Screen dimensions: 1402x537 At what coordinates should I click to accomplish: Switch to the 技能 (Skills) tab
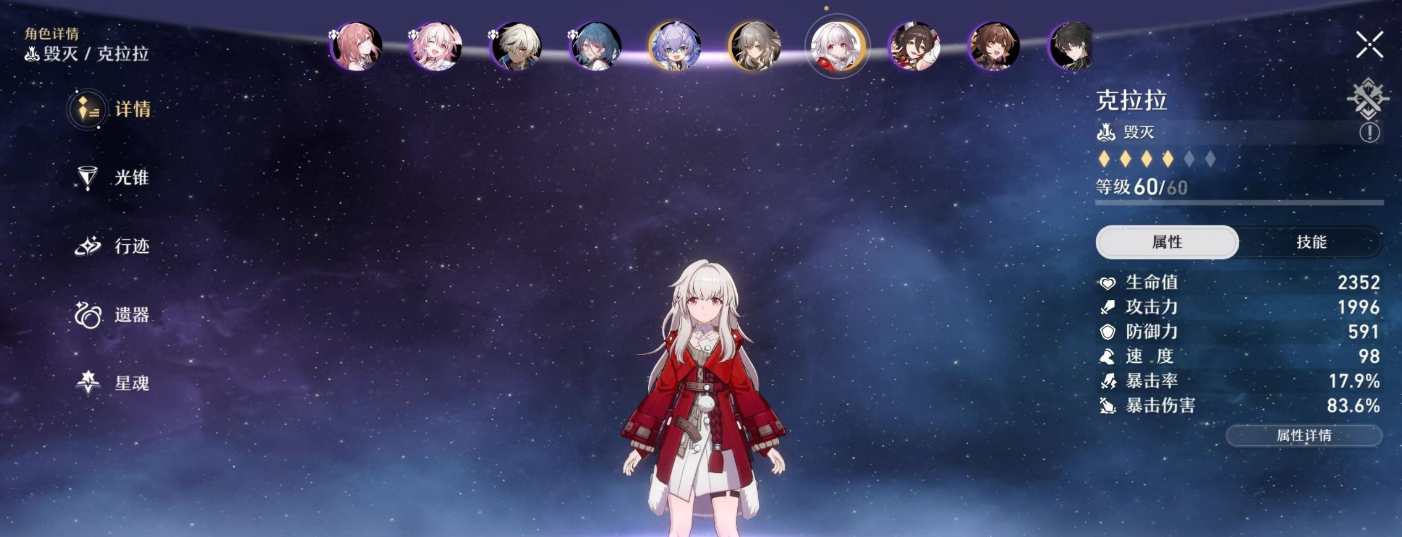point(1311,242)
